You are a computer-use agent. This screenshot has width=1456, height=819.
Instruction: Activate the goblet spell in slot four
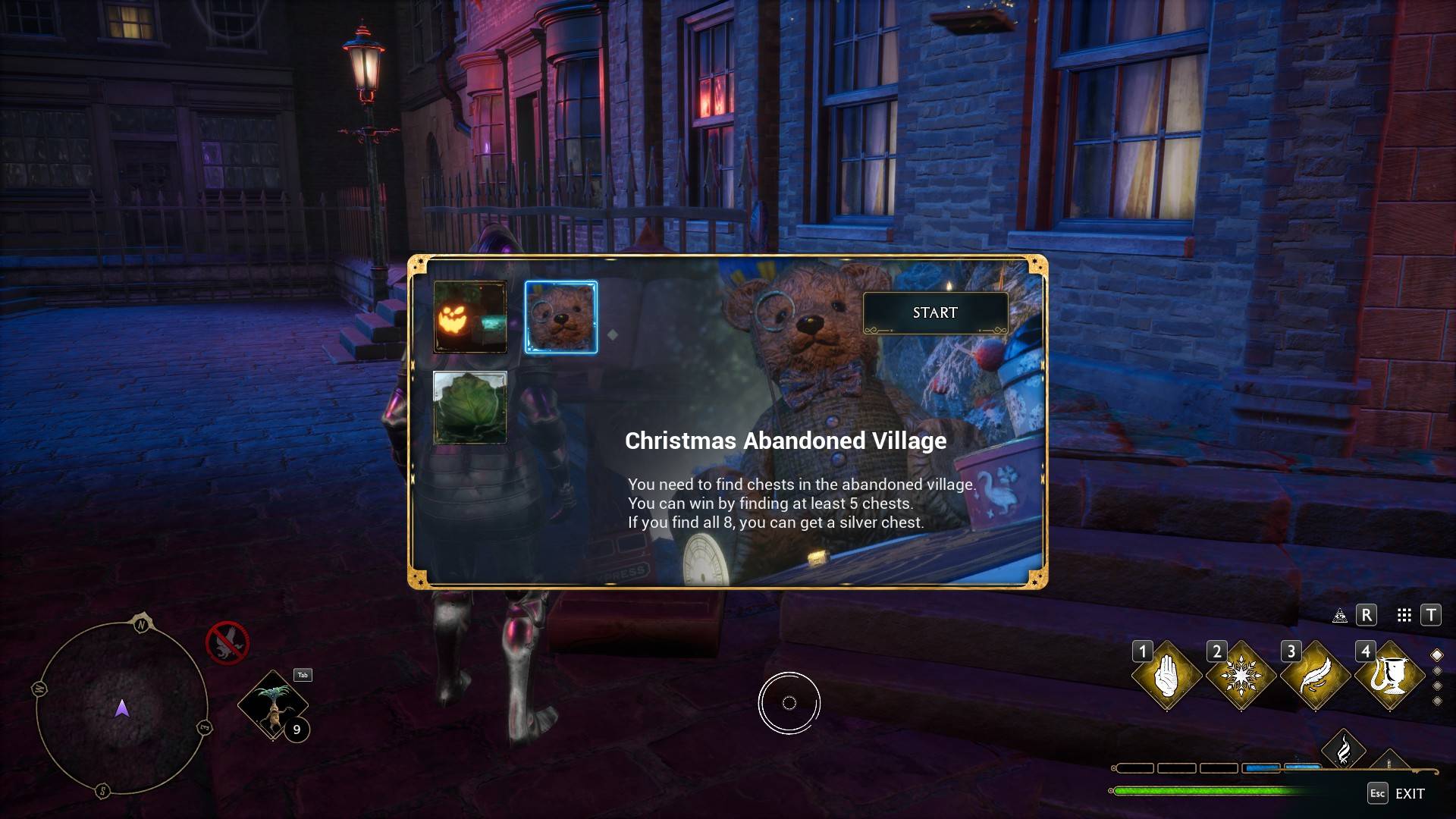pyautogui.click(x=1389, y=675)
